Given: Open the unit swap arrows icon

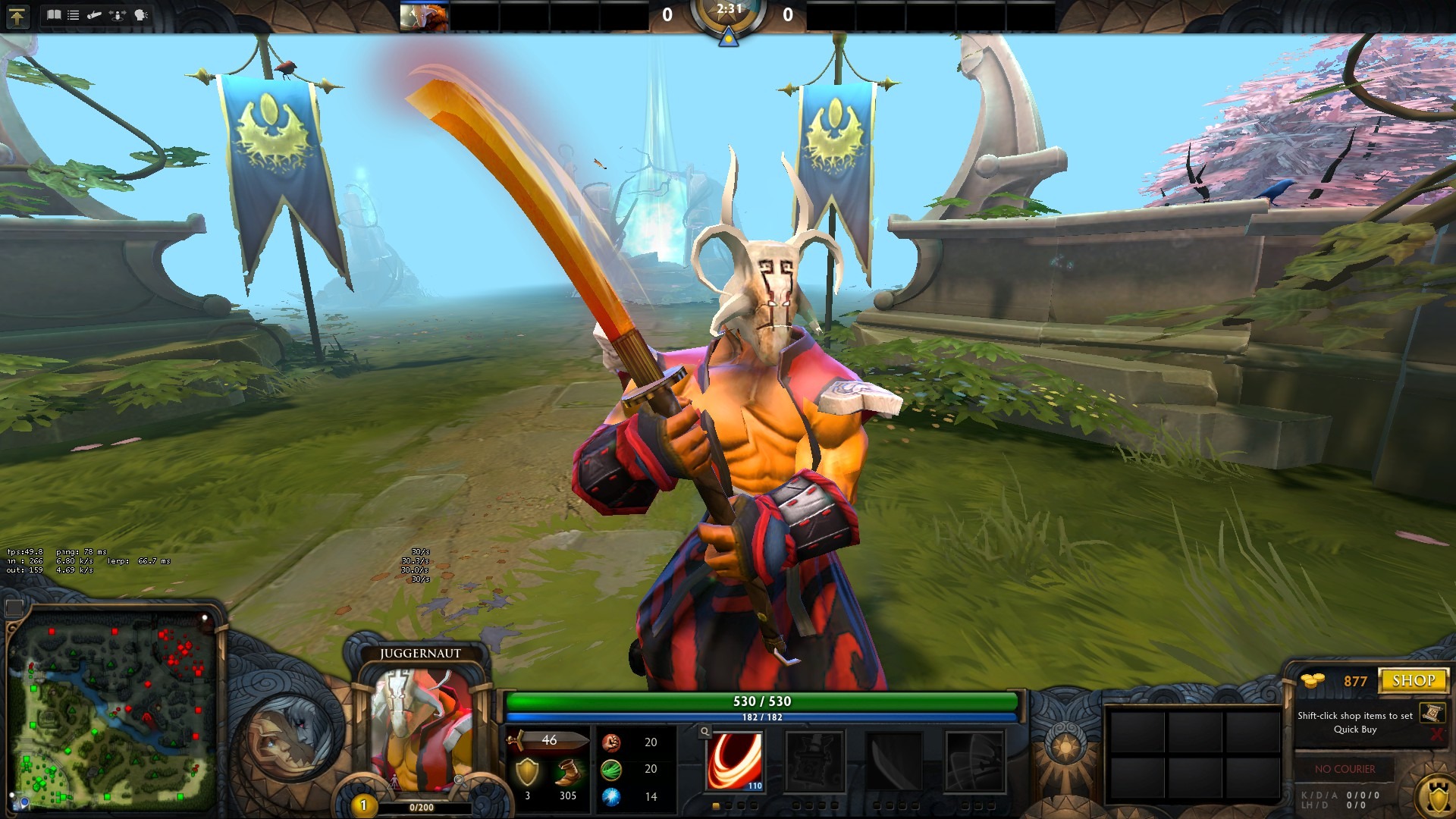Looking at the screenshot, I should (118, 15).
